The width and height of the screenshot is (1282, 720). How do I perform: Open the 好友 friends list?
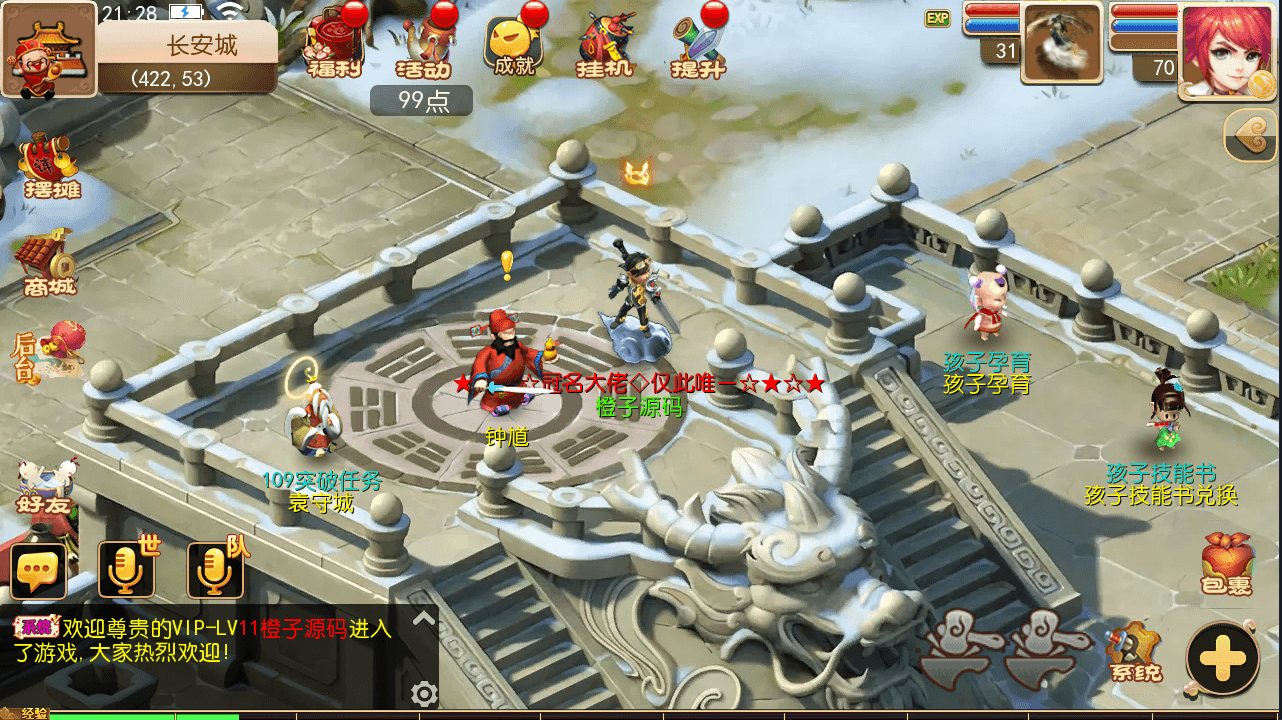(x=46, y=486)
